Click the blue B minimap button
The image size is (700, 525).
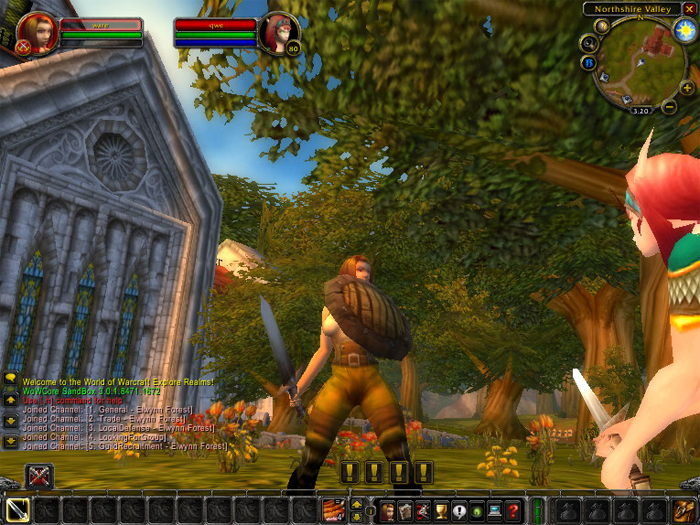point(590,62)
